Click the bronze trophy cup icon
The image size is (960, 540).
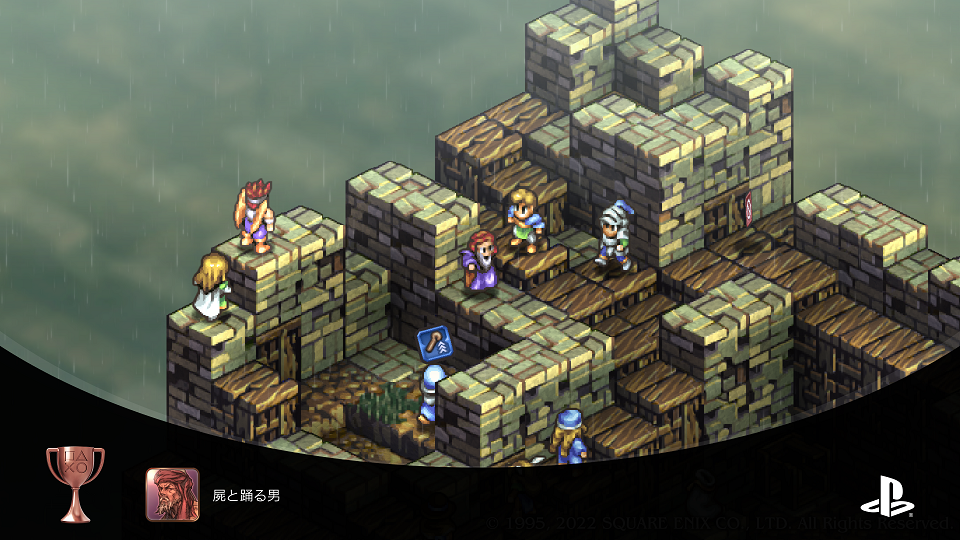pyautogui.click(x=68, y=483)
